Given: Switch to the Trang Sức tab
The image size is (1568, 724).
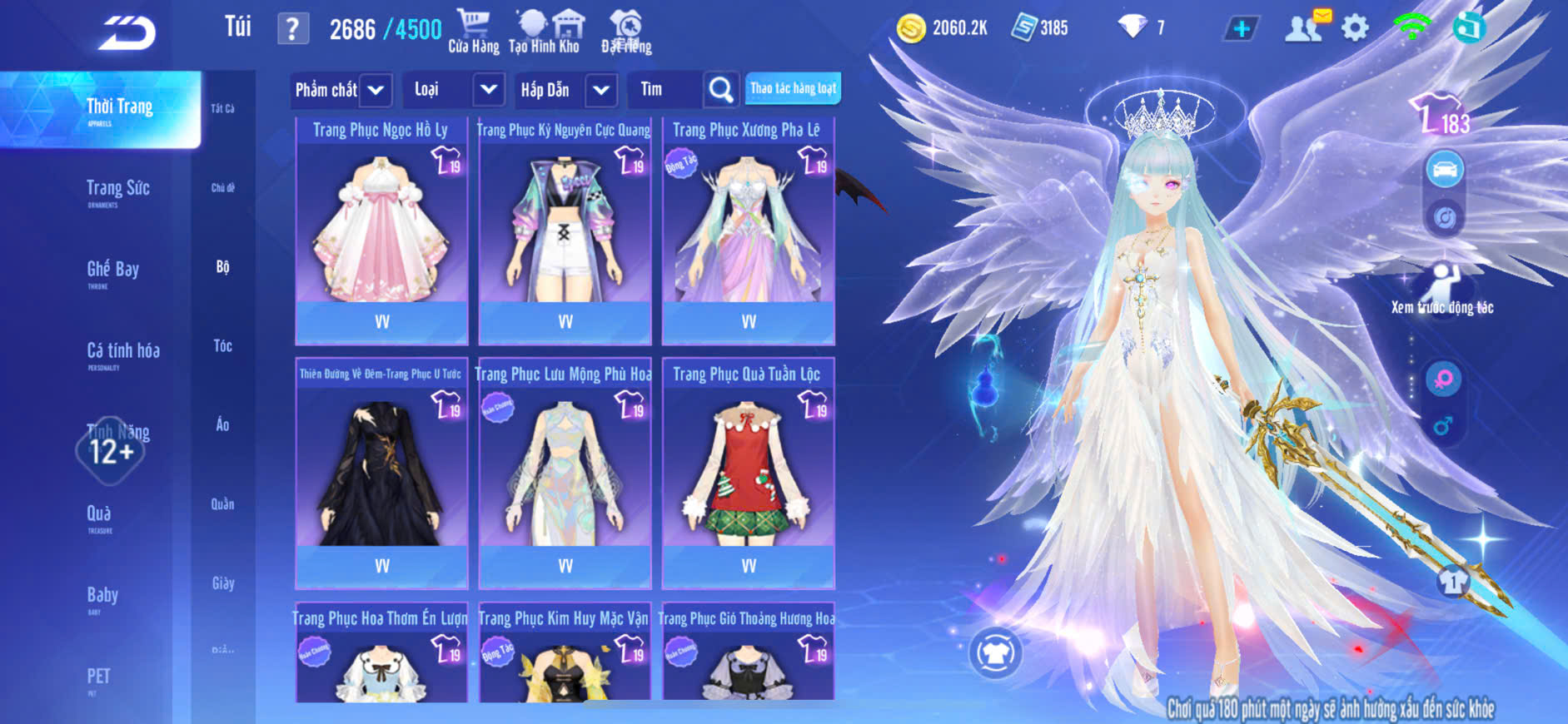Looking at the screenshot, I should [117, 191].
